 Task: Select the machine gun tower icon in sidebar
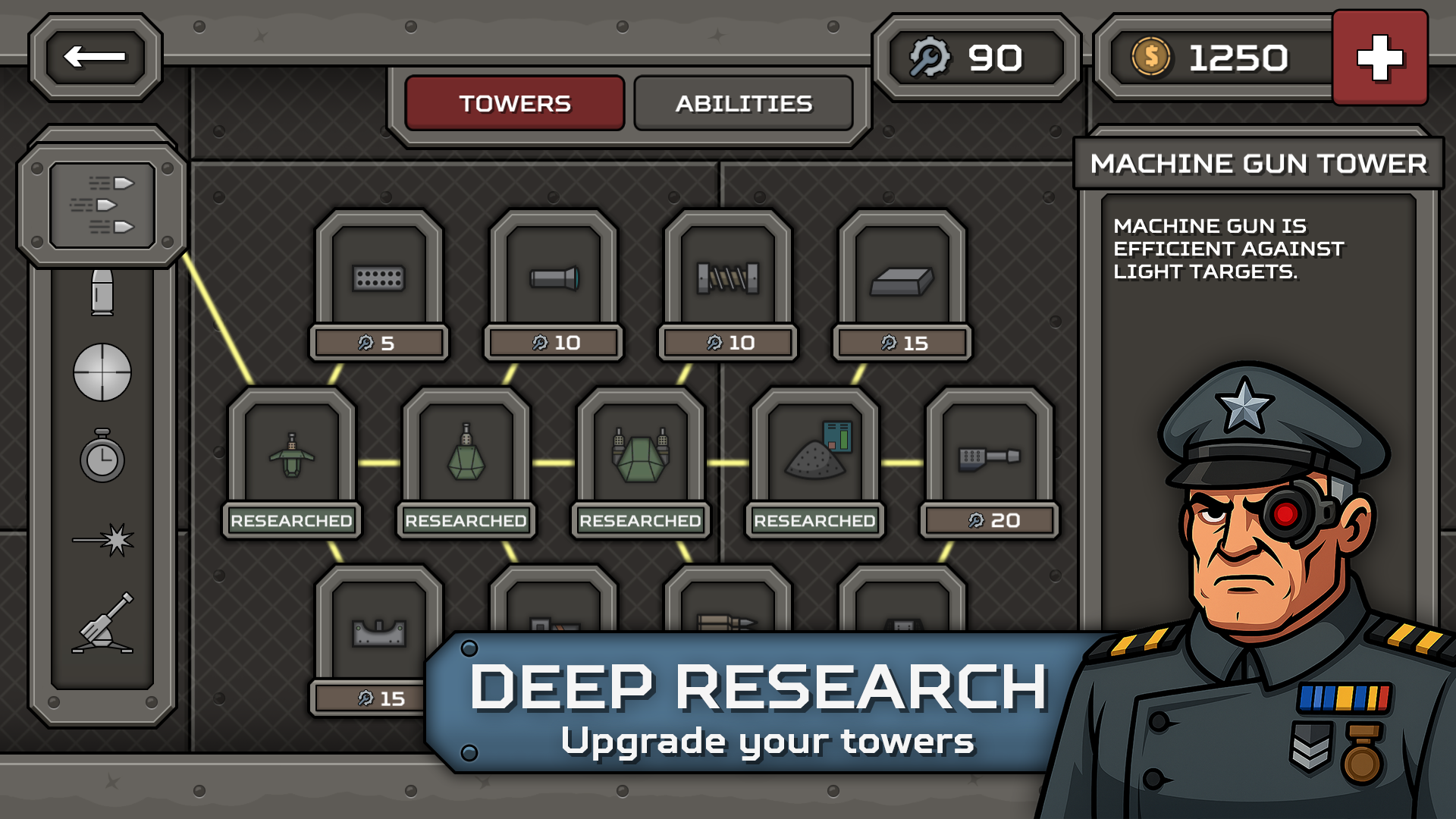pyautogui.click(x=104, y=203)
